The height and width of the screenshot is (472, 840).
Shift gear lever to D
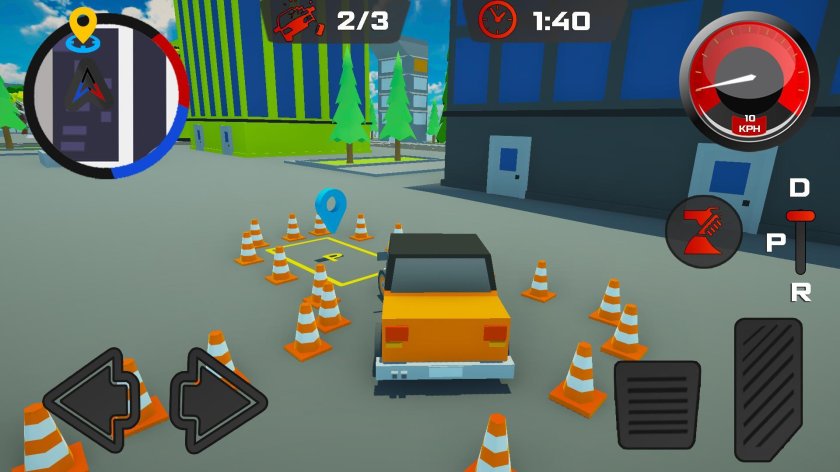[799, 189]
